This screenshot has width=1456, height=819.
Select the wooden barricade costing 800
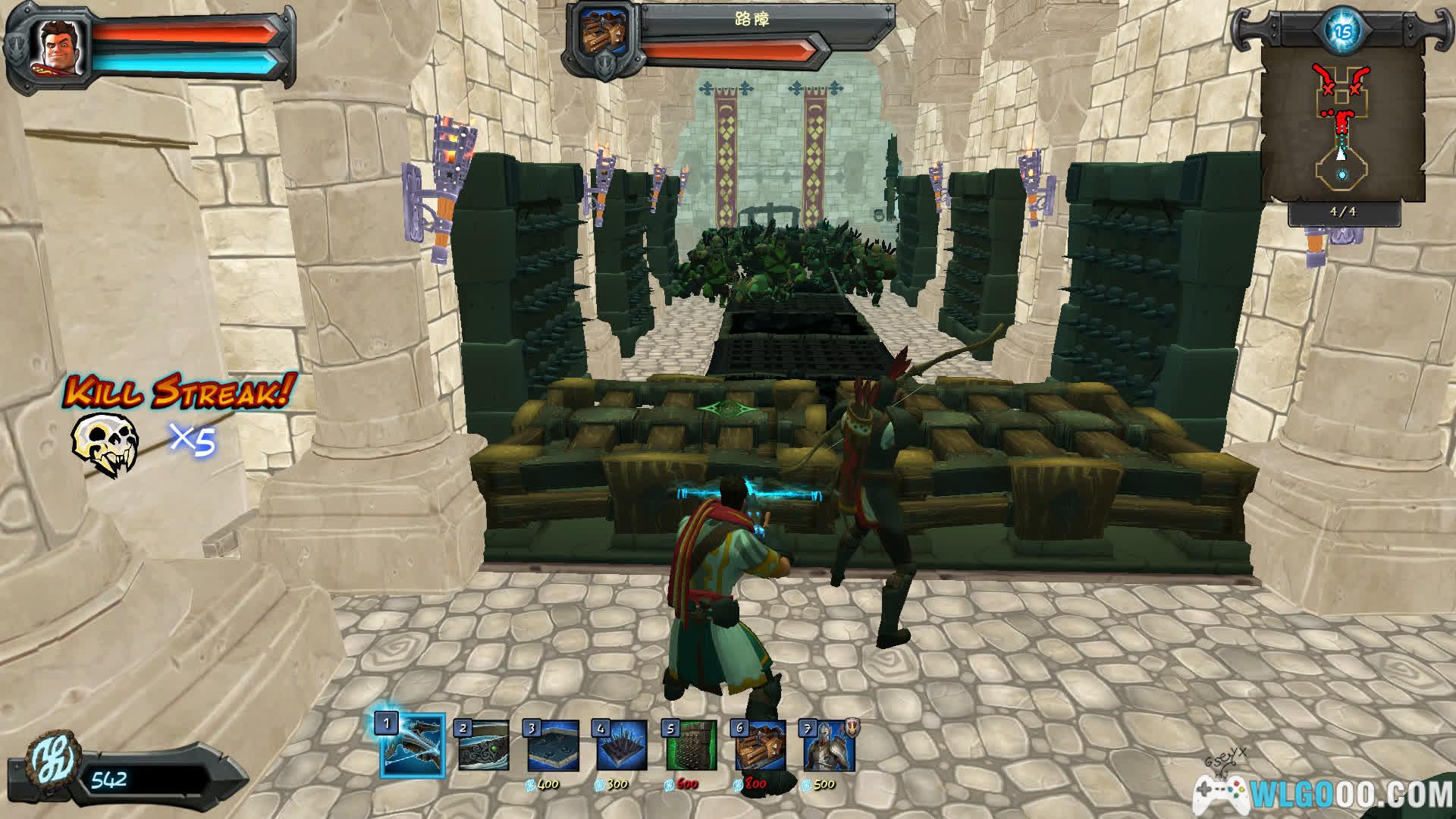coord(761,747)
